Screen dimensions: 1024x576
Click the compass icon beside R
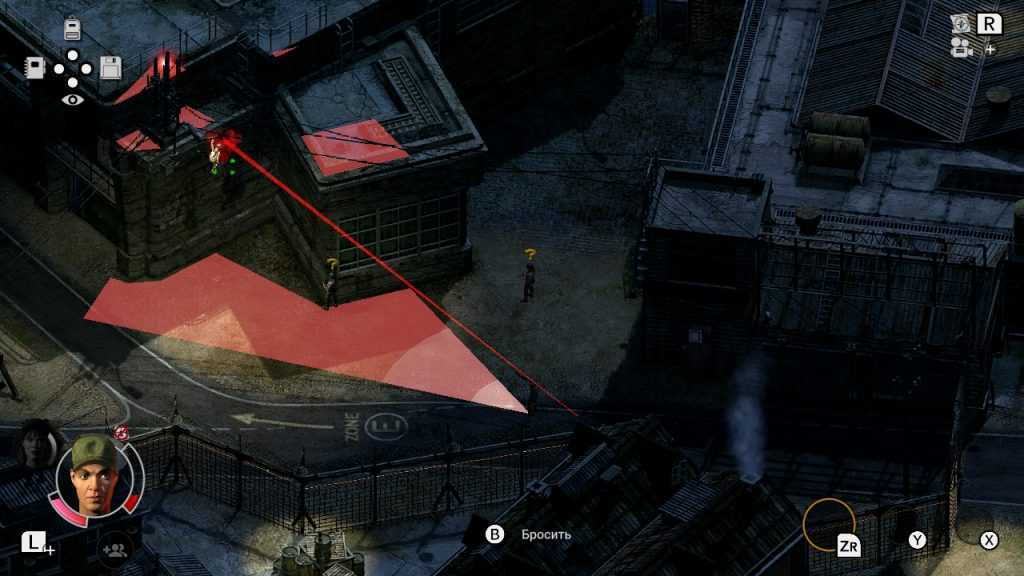[x=962, y=23]
